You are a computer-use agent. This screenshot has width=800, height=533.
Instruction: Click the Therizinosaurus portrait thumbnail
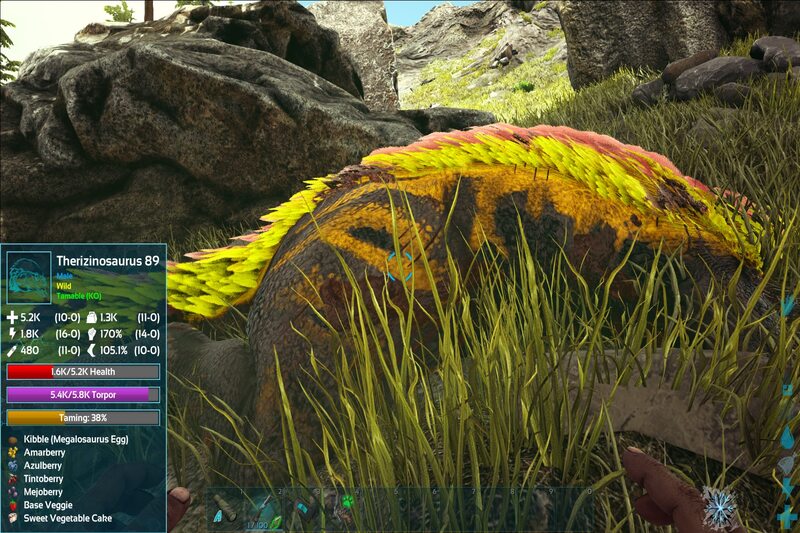coord(28,277)
